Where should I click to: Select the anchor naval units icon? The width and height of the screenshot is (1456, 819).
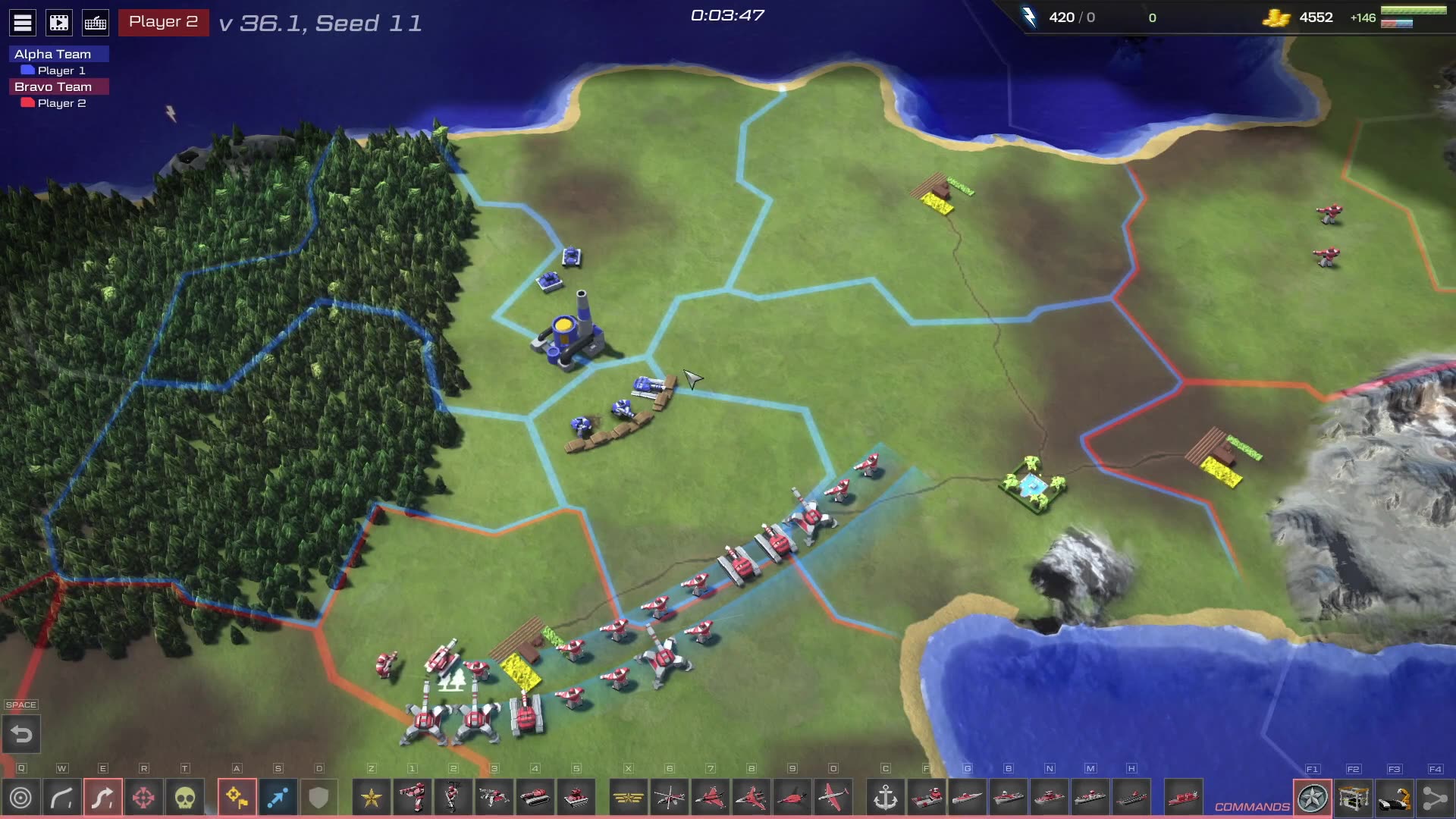[x=886, y=798]
